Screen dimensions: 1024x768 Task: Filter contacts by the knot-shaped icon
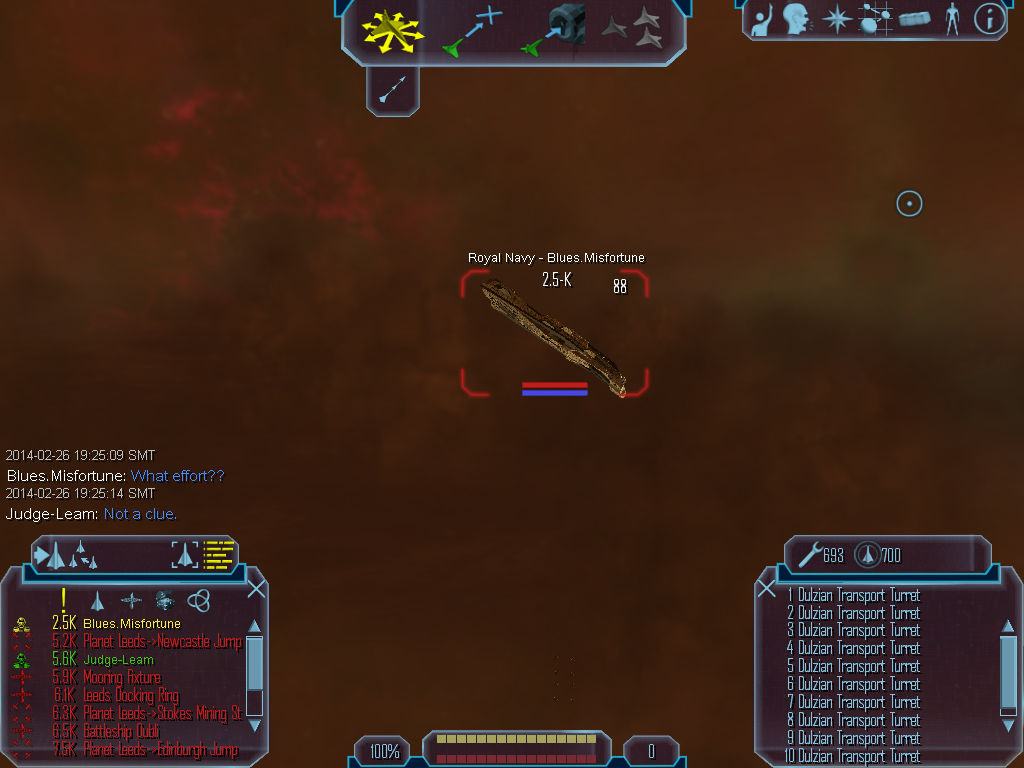[x=199, y=600]
